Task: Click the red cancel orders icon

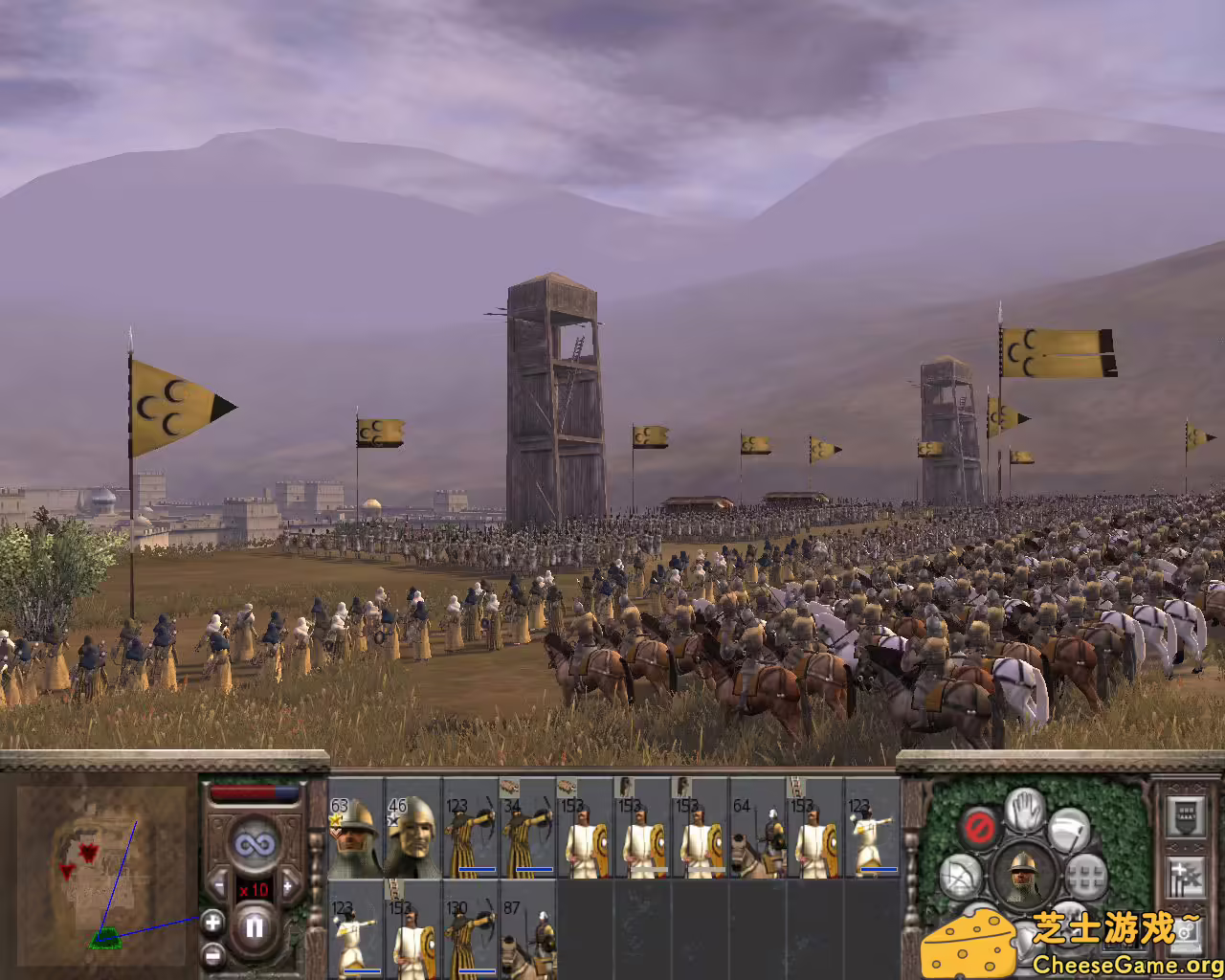Action: (979, 825)
